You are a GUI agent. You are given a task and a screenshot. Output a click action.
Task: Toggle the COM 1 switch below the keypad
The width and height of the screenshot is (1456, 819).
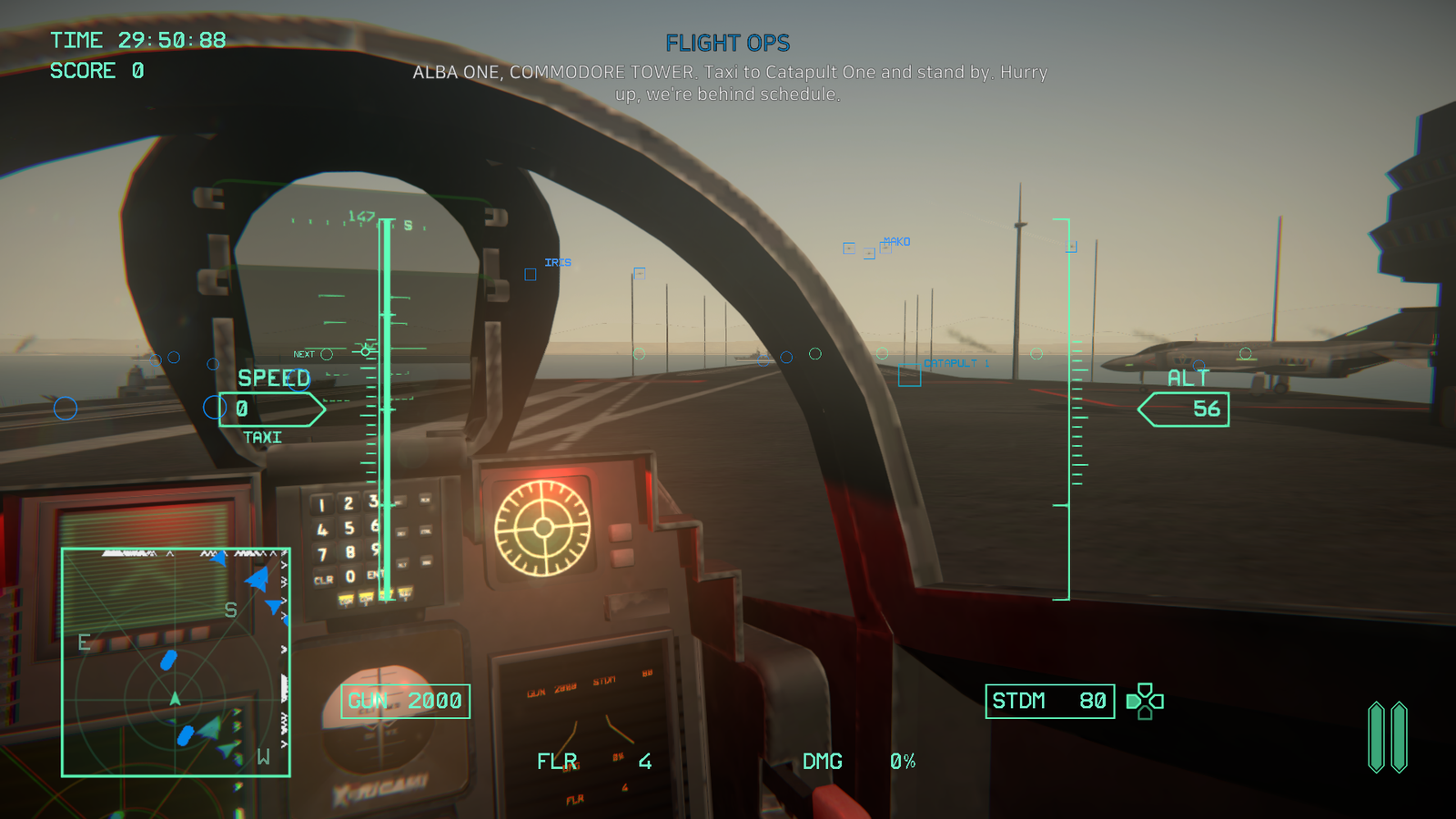[346, 597]
